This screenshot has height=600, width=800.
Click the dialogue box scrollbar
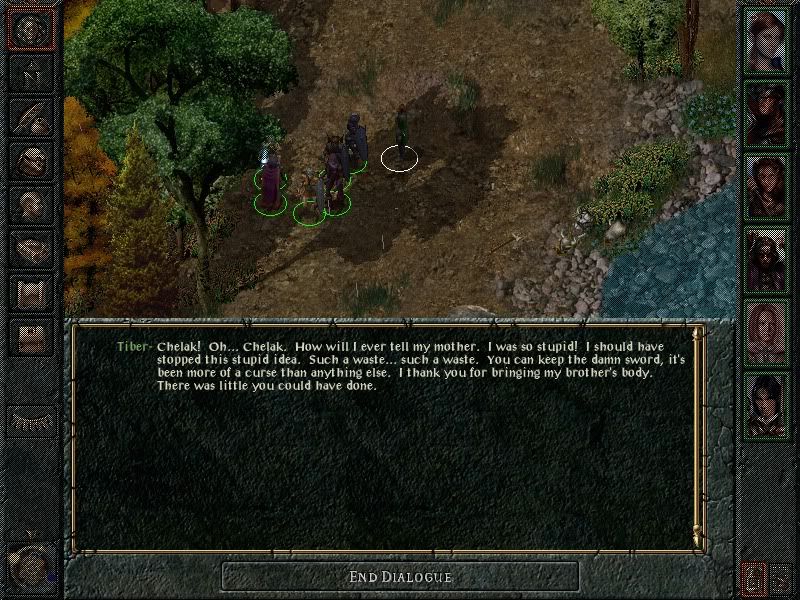pos(697,435)
